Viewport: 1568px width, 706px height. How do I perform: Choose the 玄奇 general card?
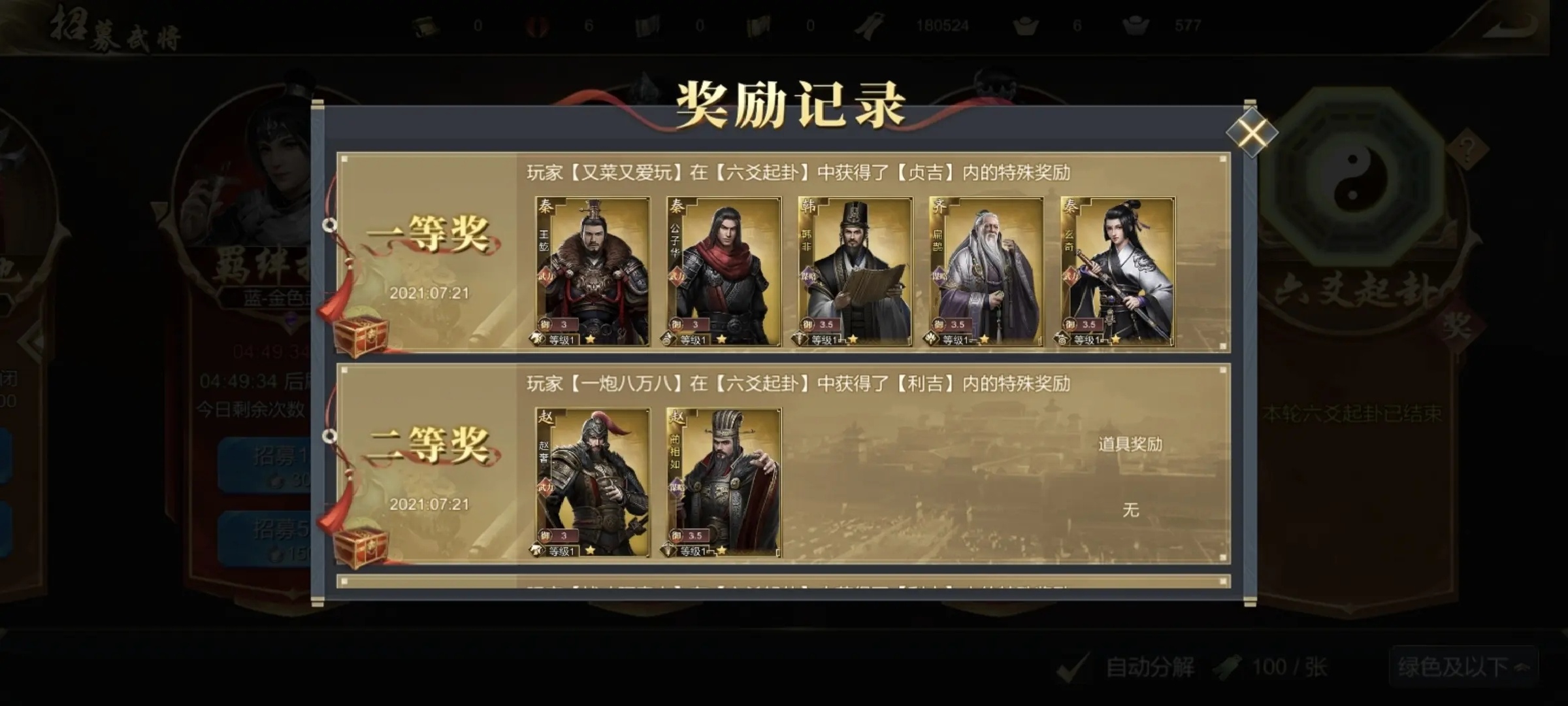pyautogui.click(x=1118, y=271)
